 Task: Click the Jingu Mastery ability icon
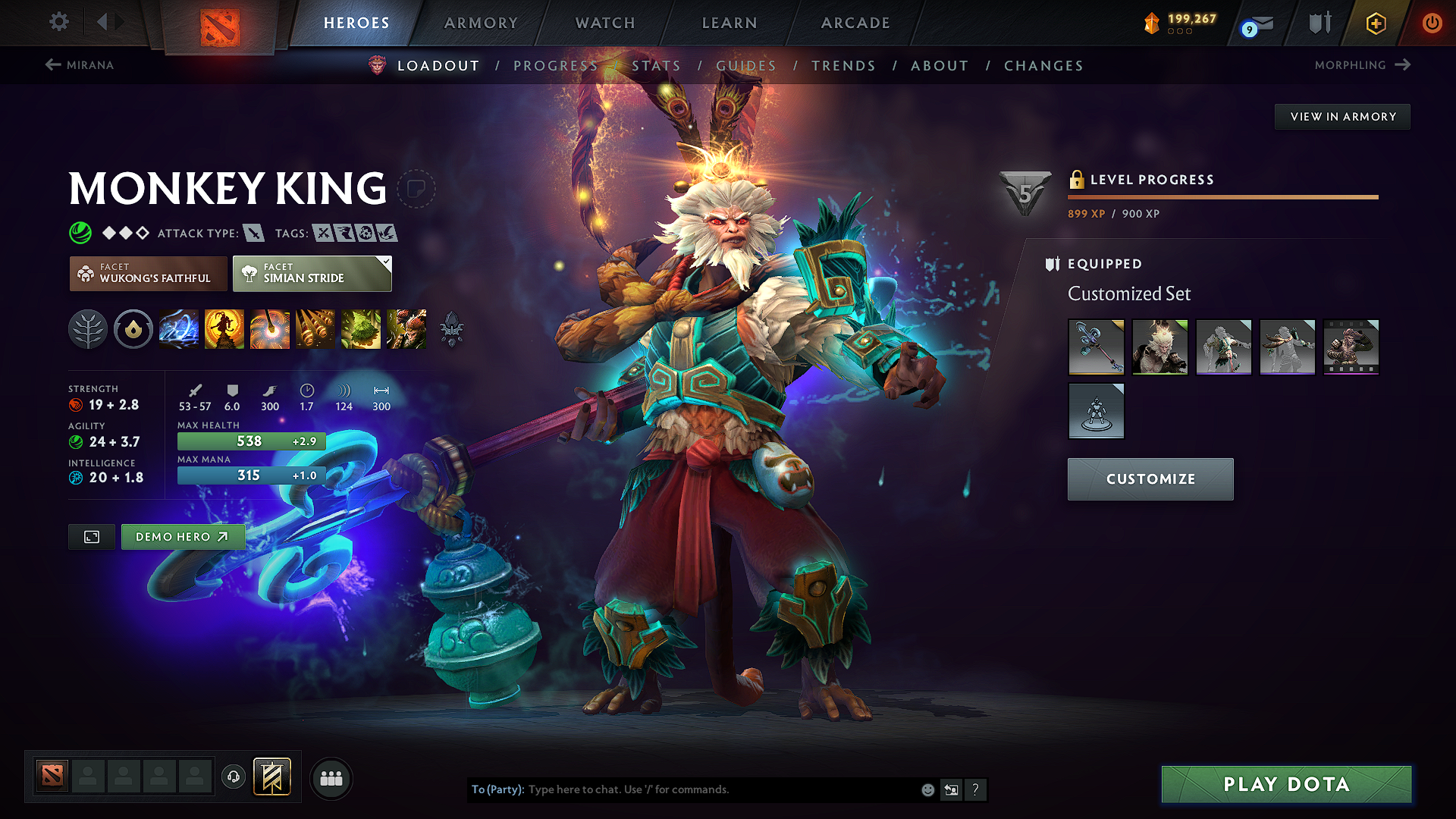(x=315, y=329)
